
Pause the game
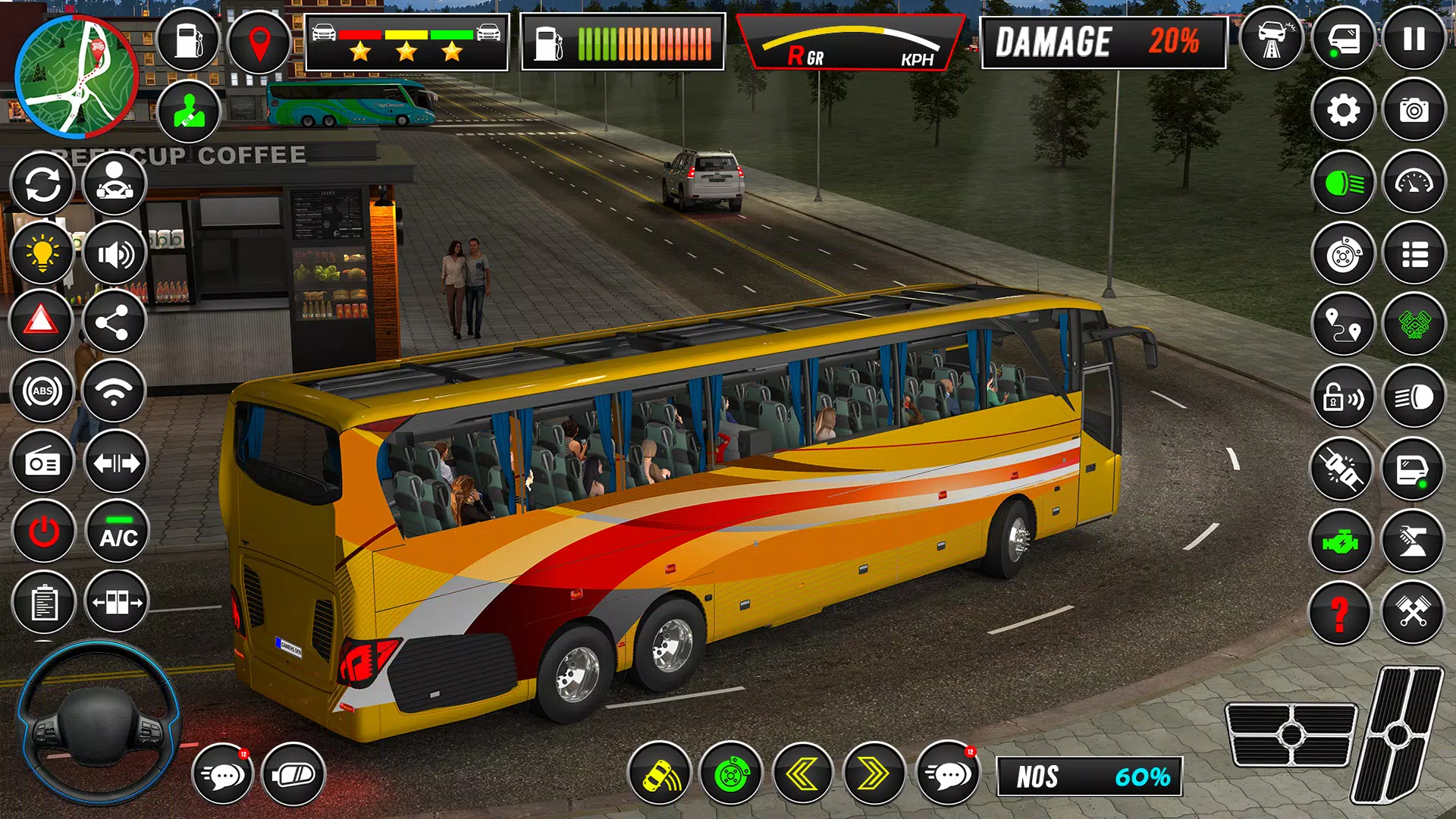coord(1414,39)
